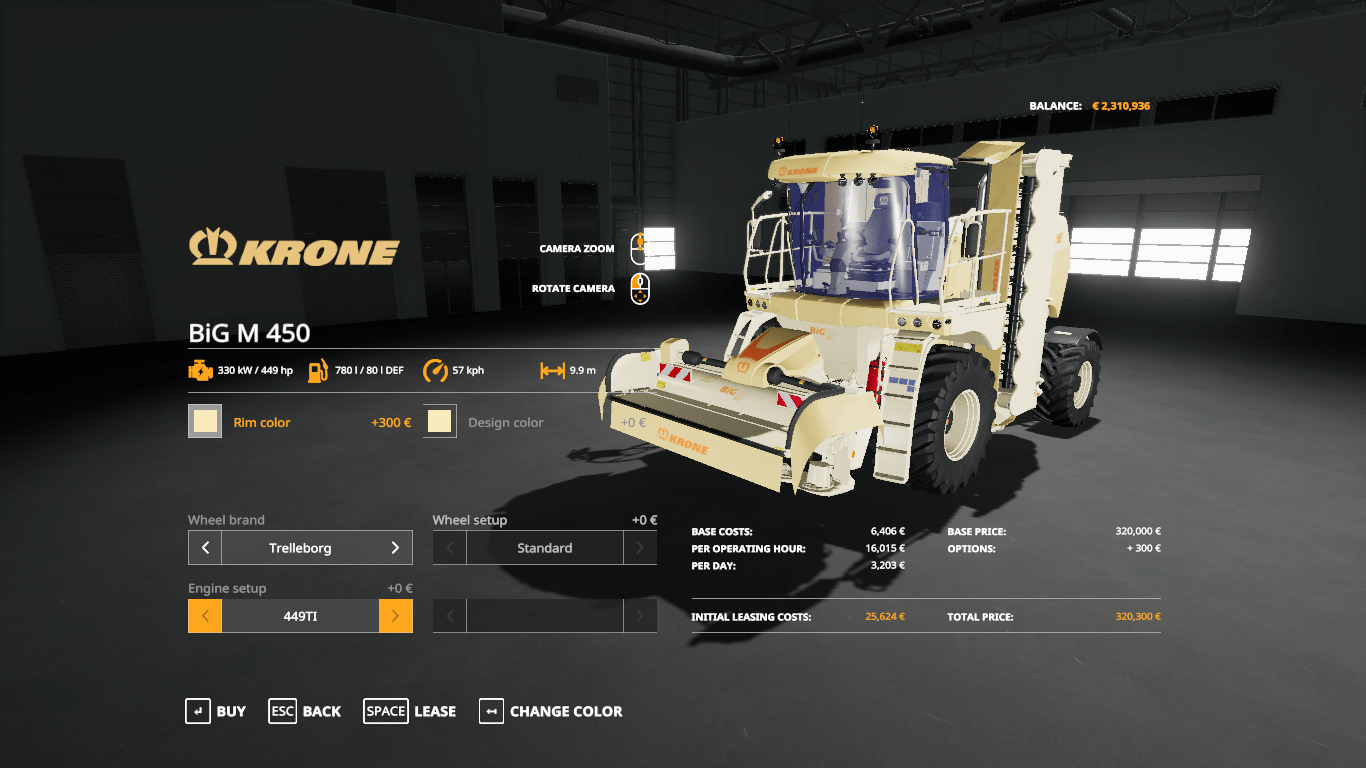Select next Wheel setup option
This screenshot has height=768, width=1366.
point(640,548)
